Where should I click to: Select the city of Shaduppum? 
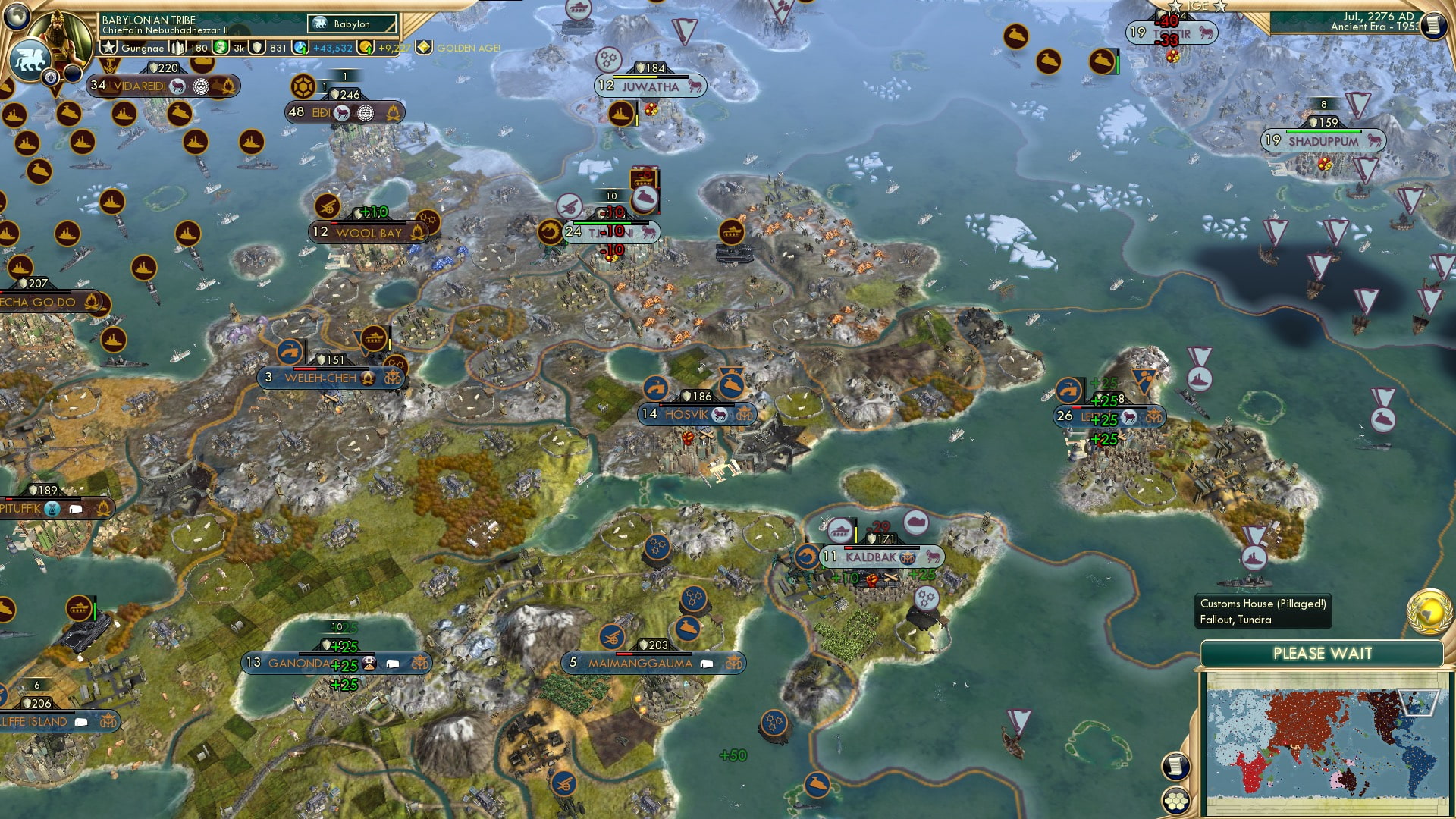1323,140
